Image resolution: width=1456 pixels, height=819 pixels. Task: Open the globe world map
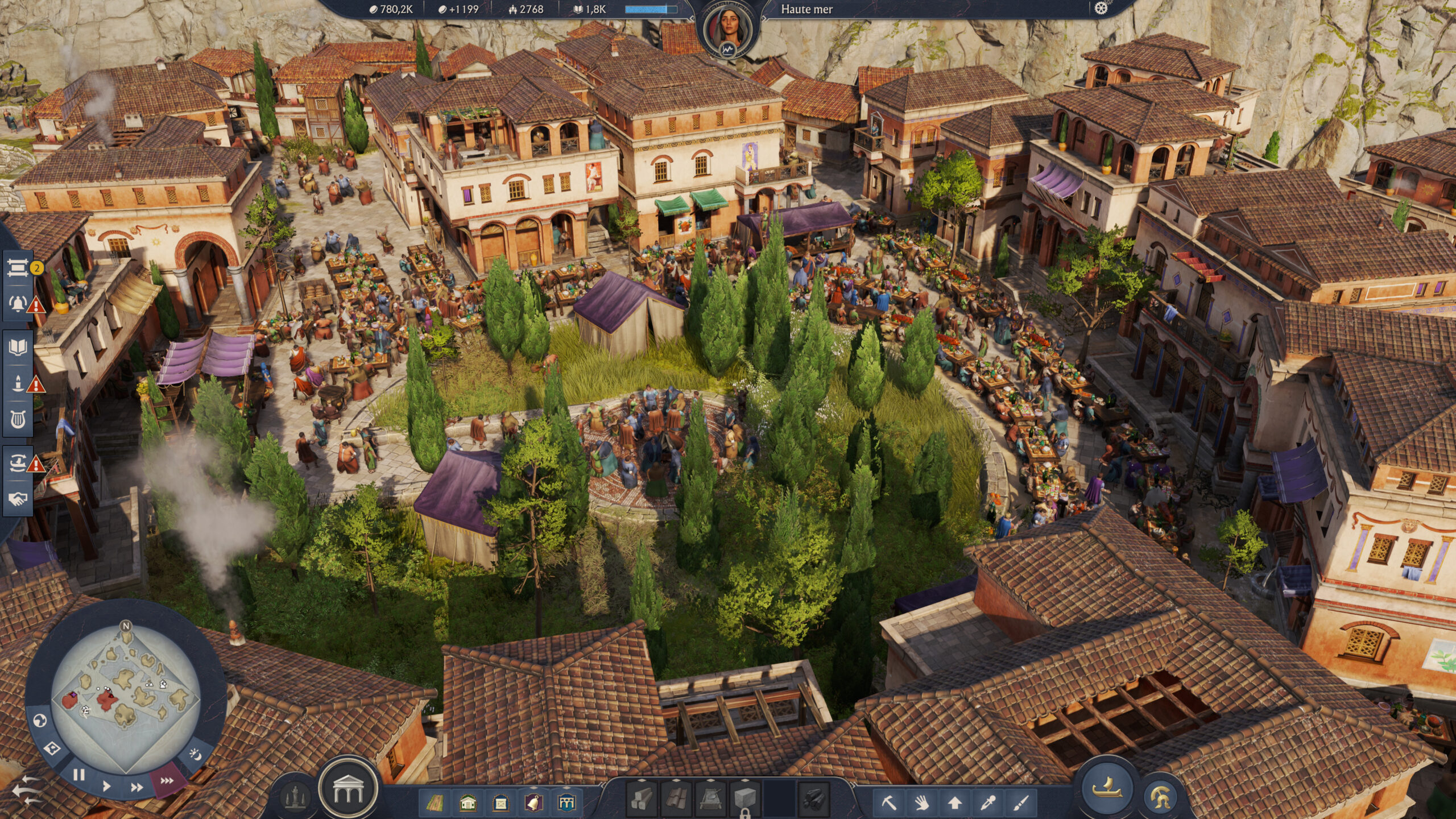coord(39,721)
